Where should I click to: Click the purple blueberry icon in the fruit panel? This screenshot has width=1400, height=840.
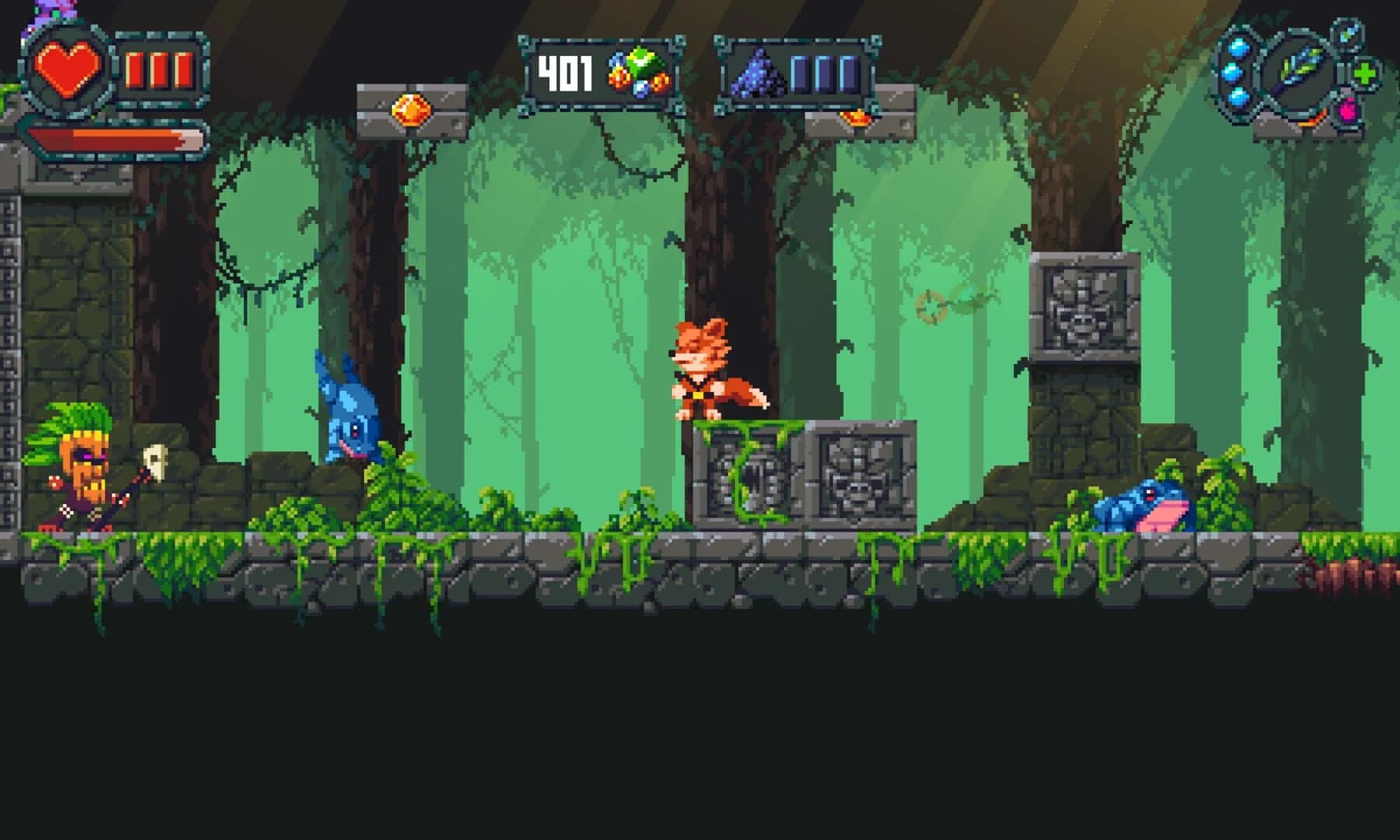(756, 74)
